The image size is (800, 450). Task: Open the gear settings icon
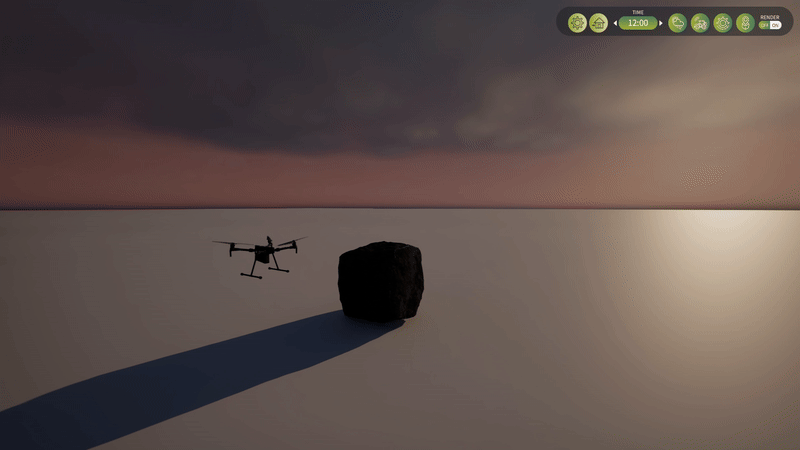(577, 22)
